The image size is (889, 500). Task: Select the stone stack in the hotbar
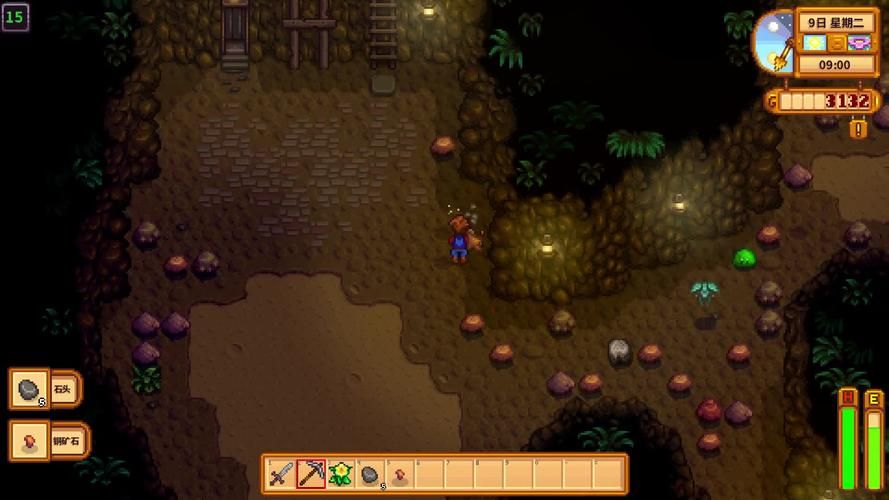(x=370, y=474)
